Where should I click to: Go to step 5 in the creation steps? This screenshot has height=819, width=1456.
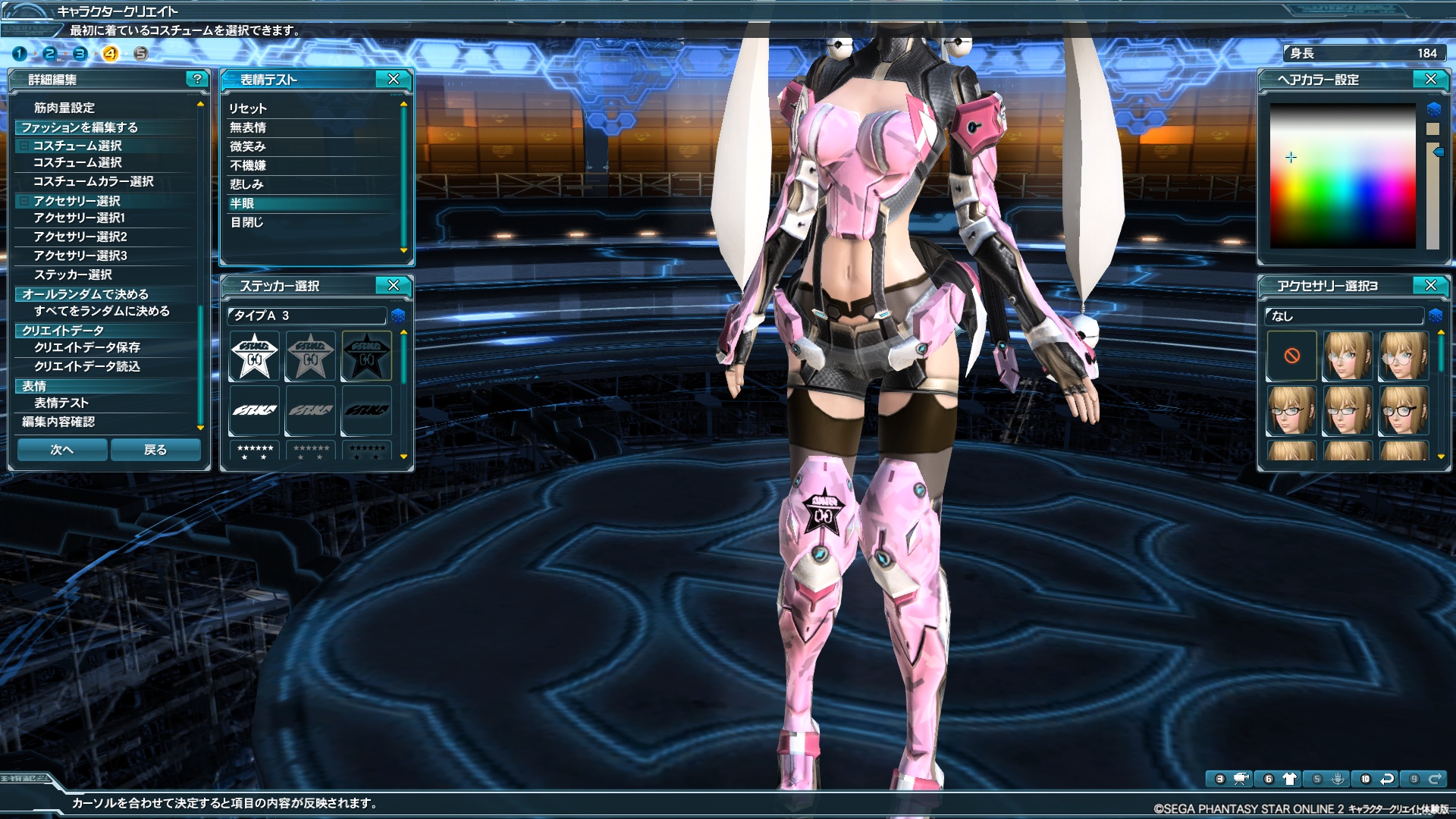coord(140,53)
